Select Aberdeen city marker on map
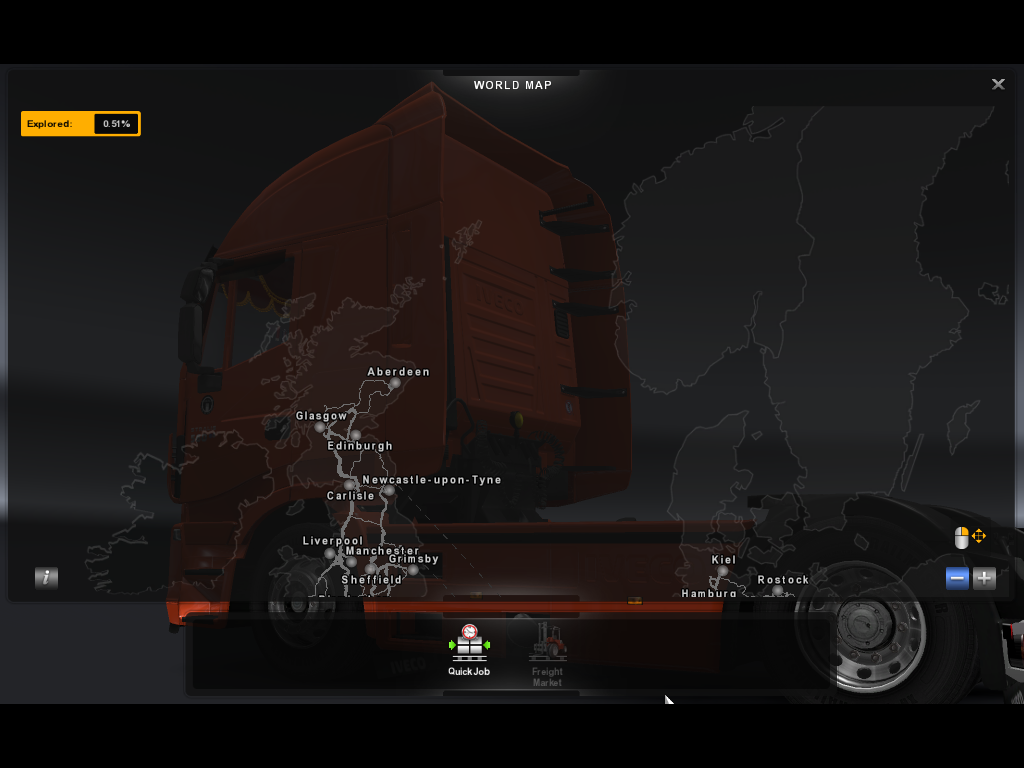 click(395, 383)
